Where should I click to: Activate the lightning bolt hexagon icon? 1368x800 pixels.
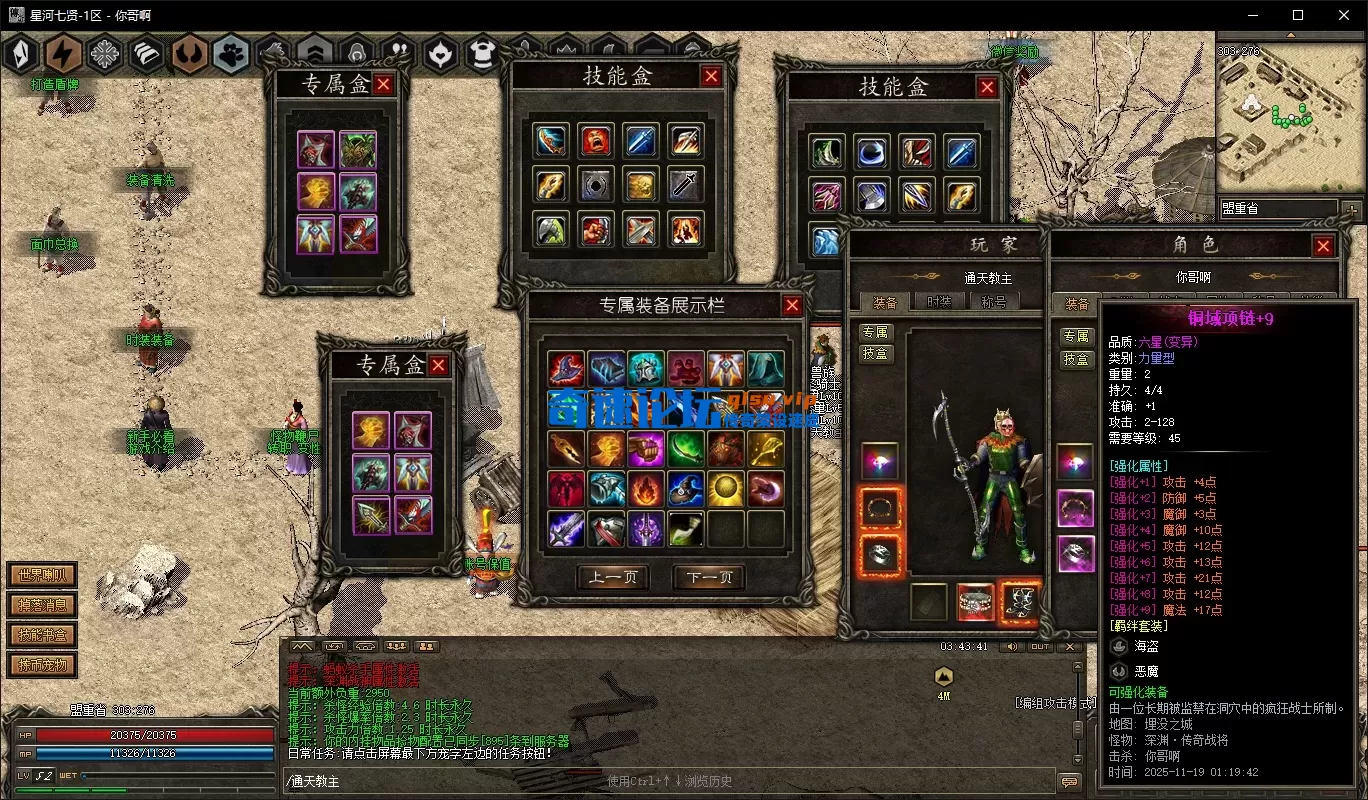click(x=63, y=54)
